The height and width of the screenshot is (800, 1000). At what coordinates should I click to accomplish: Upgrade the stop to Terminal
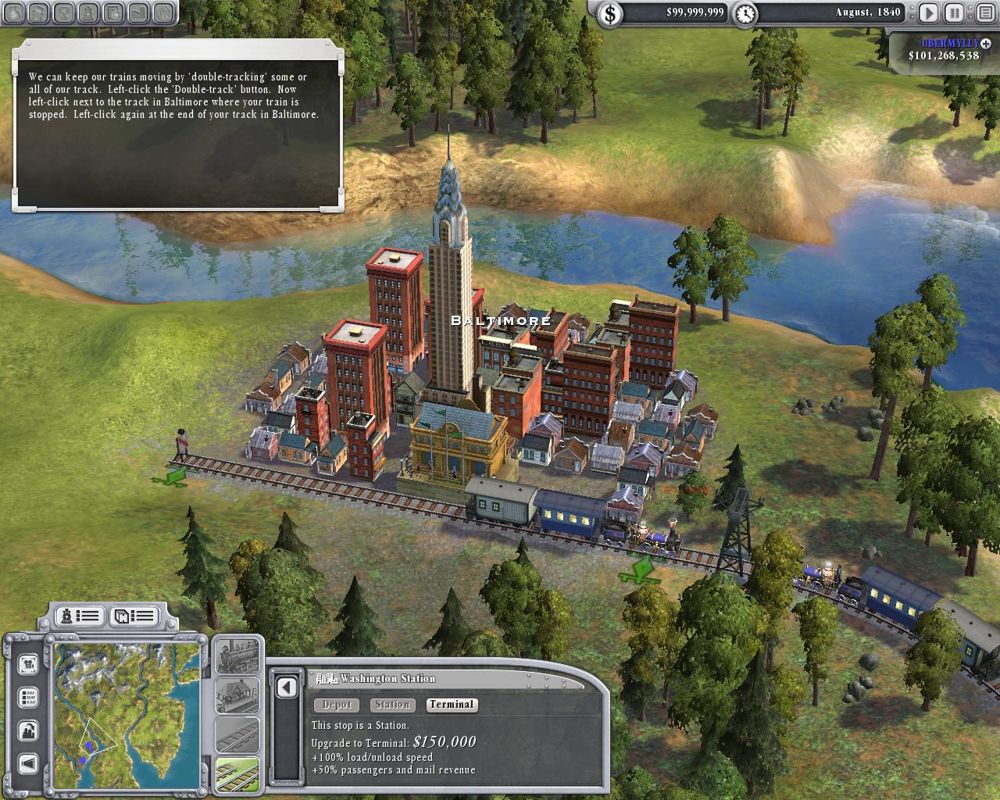pos(451,705)
